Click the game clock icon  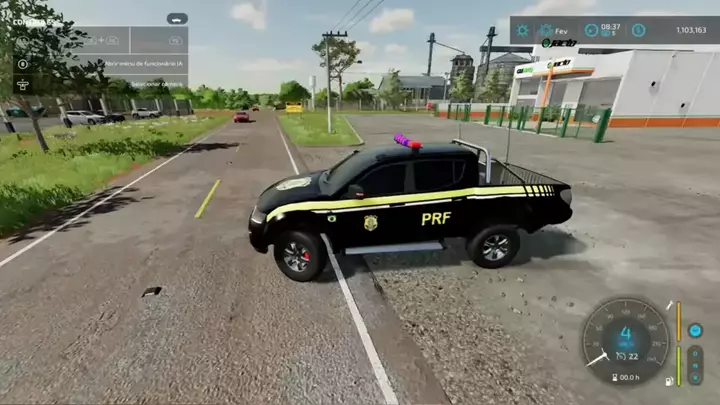pos(591,30)
